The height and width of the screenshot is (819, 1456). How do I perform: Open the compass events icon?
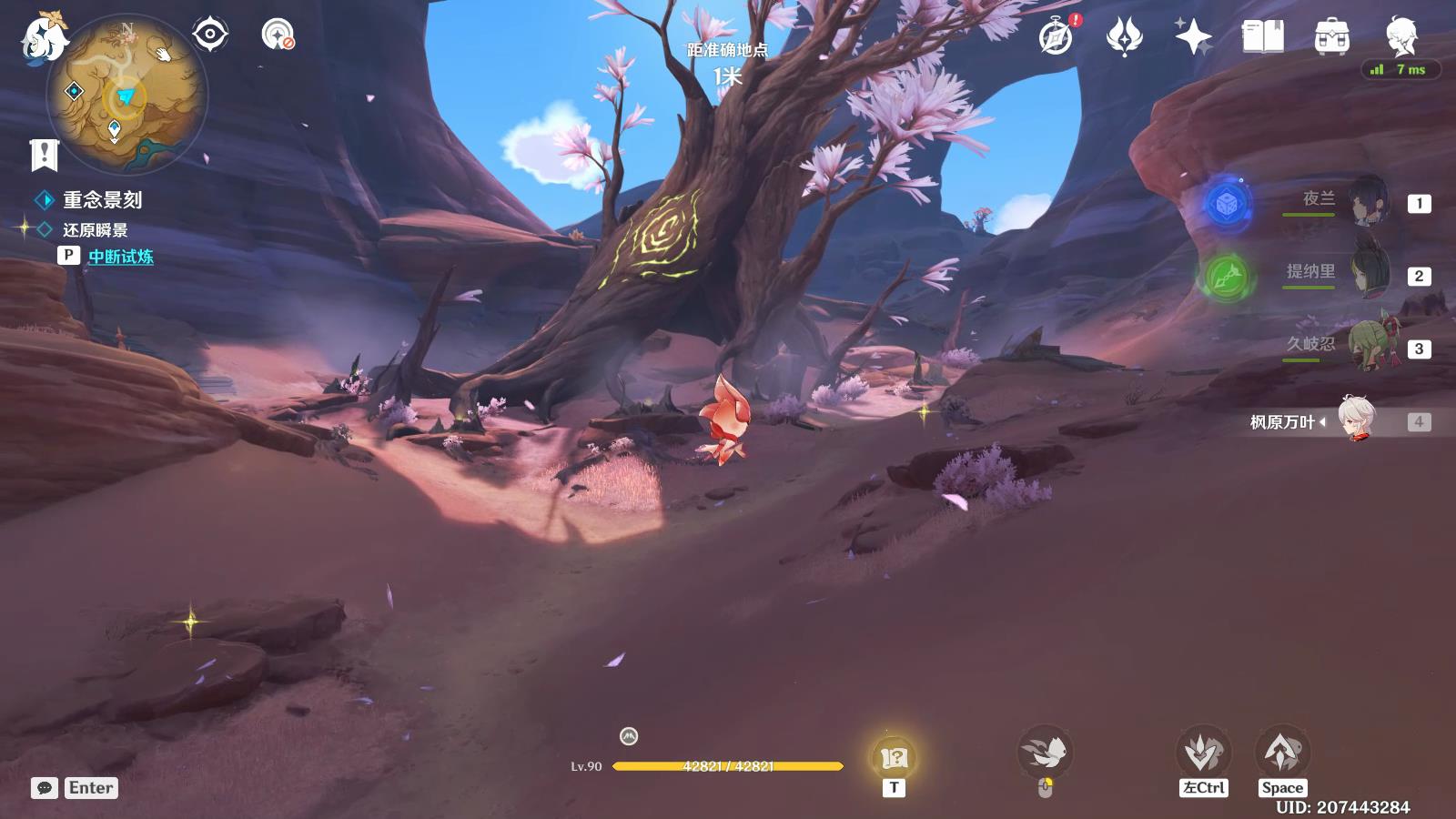tap(1057, 37)
